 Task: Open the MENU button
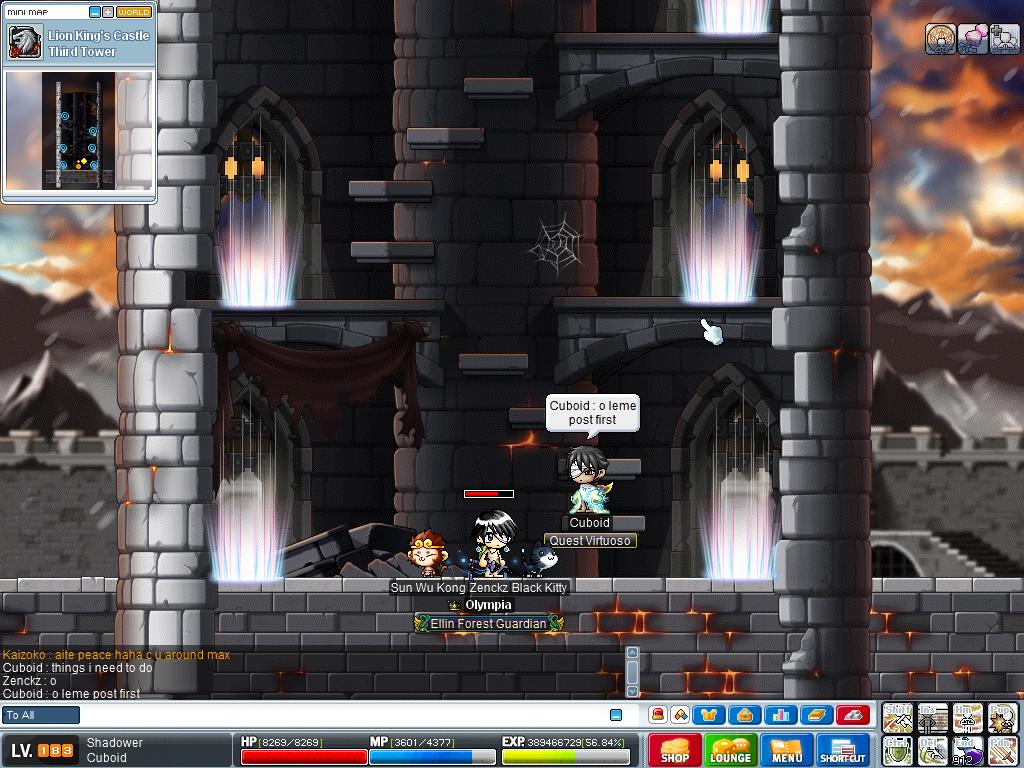tap(786, 750)
